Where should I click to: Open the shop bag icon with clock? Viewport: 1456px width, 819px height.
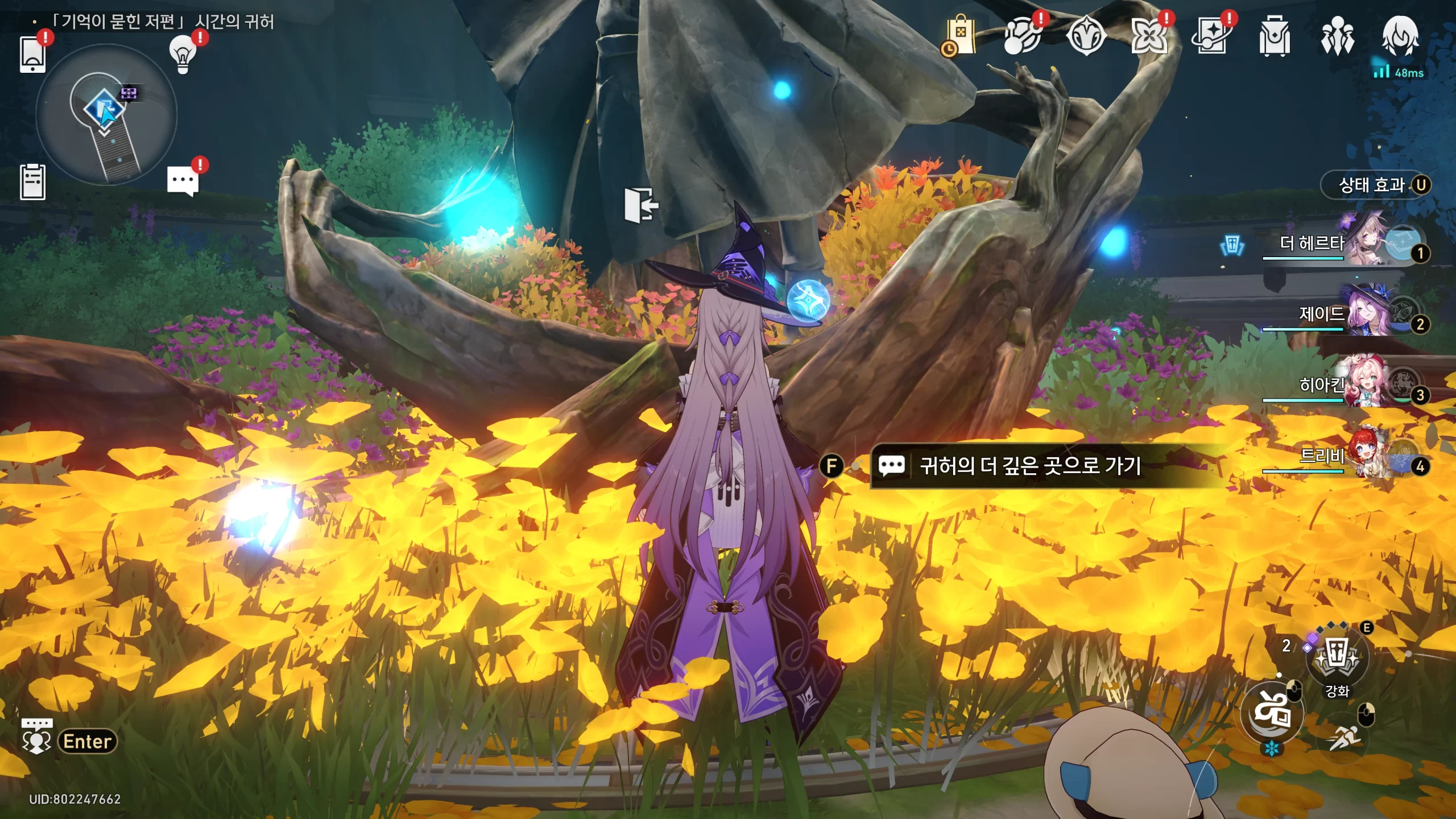pyautogui.click(x=960, y=36)
